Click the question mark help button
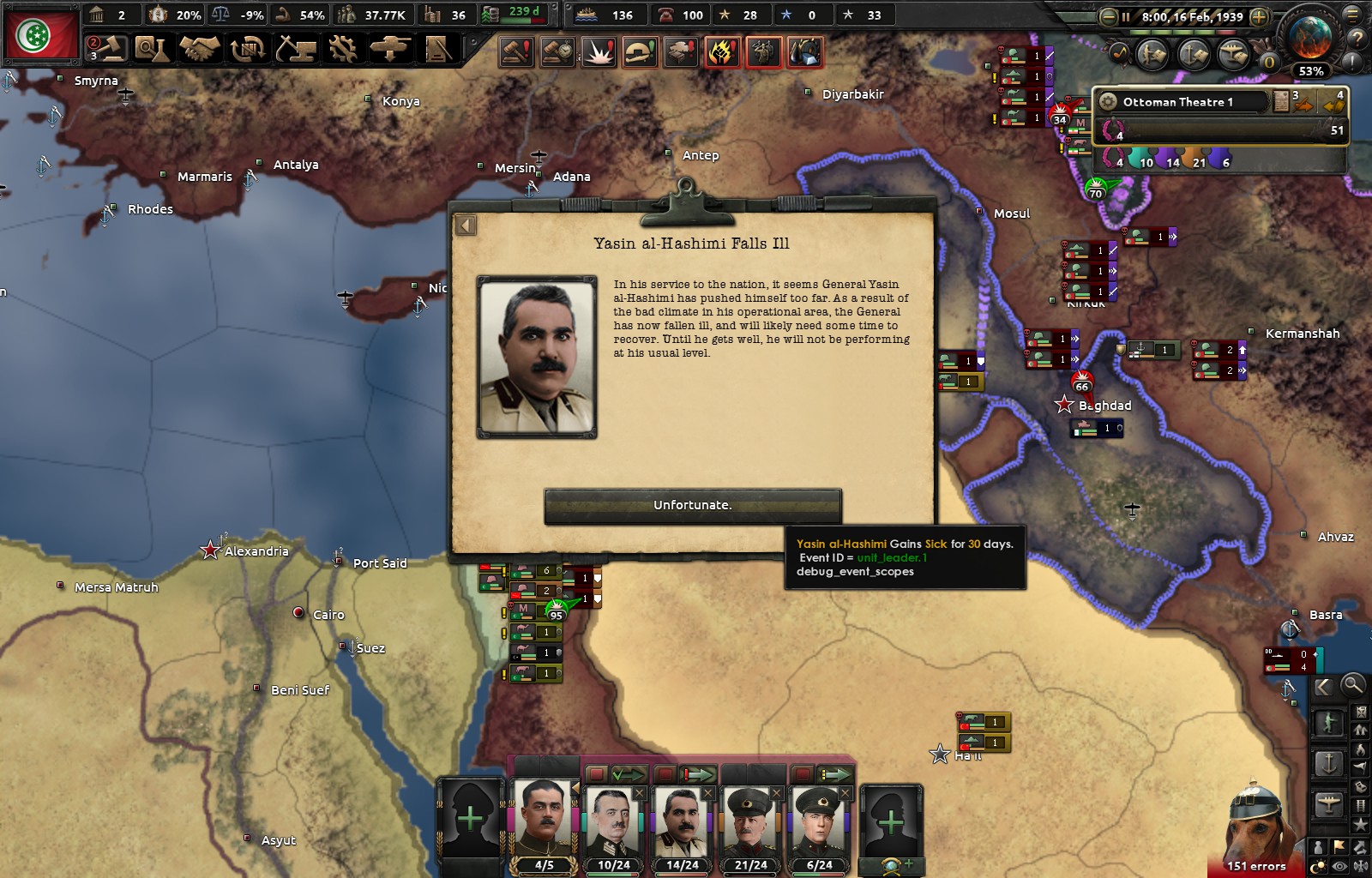The image size is (1372, 878). [1356, 39]
